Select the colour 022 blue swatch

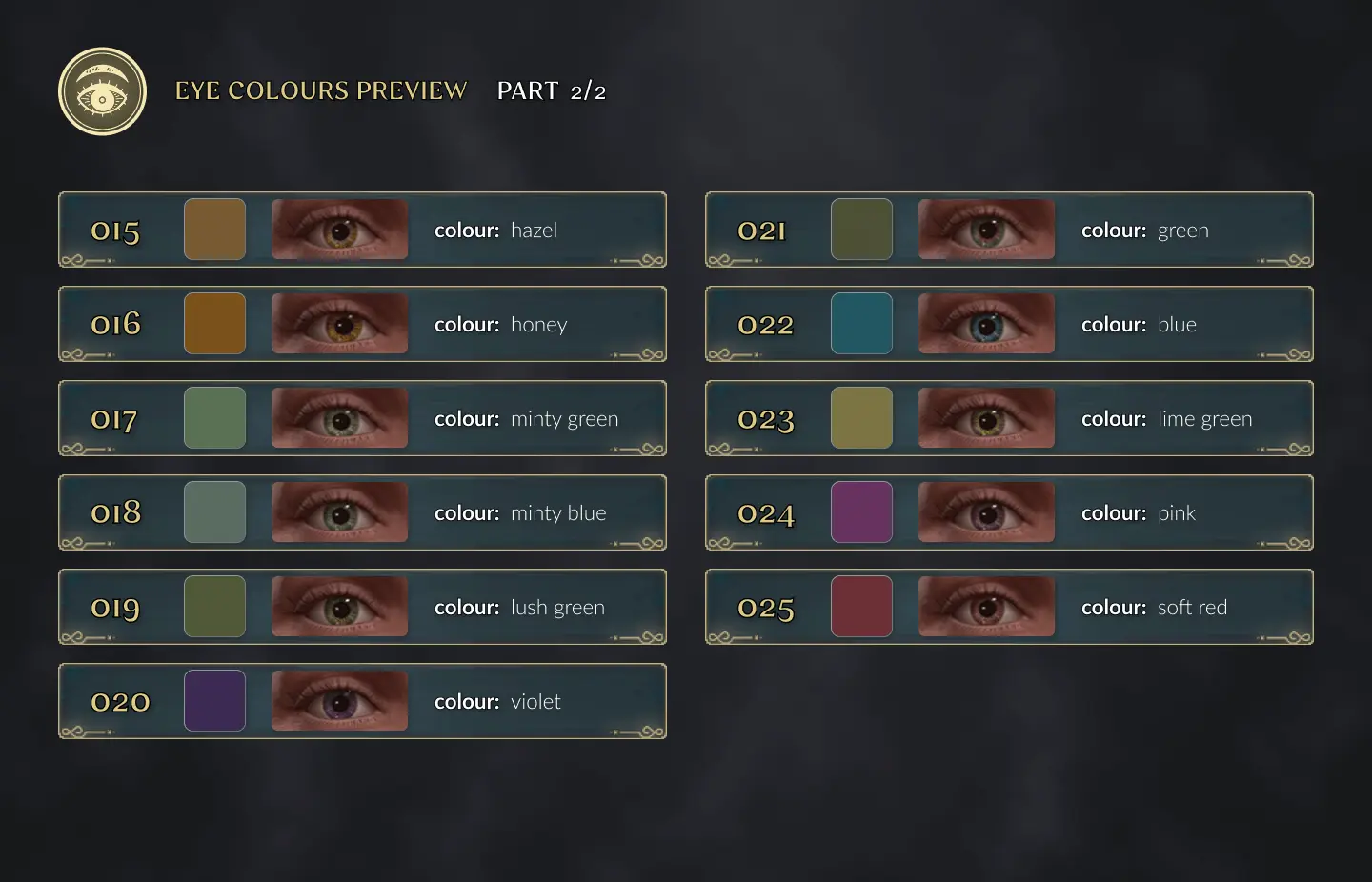pos(861,324)
